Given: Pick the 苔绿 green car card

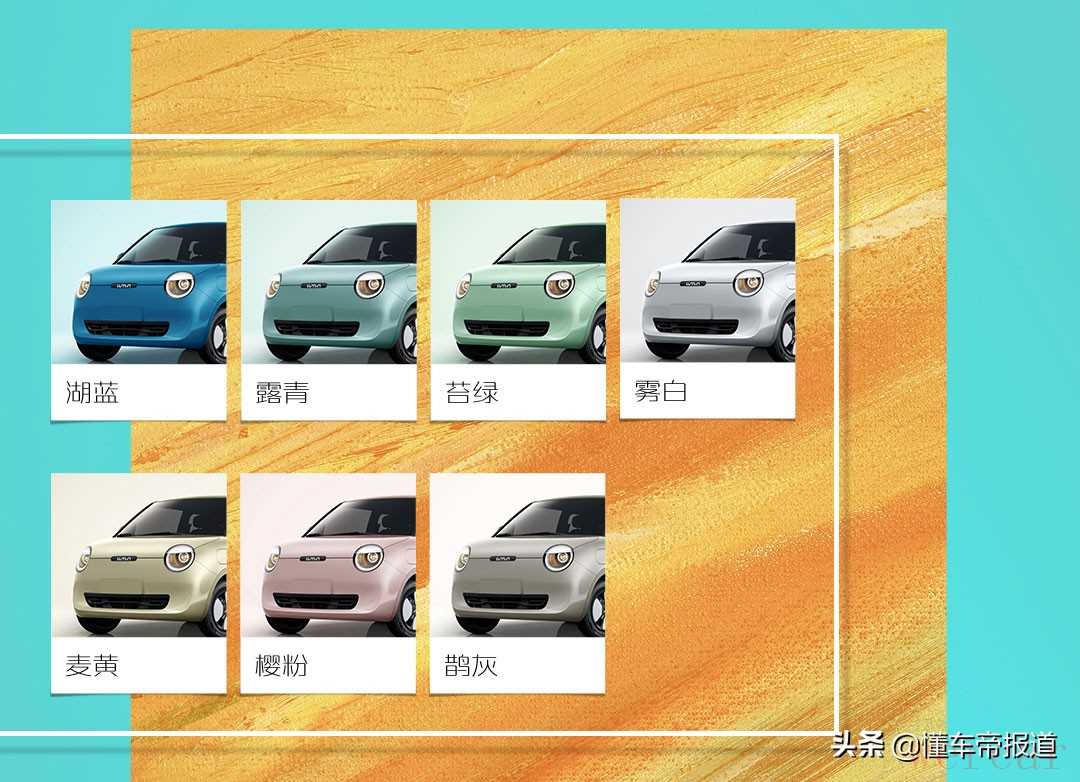Looking at the screenshot, I should point(517,309).
